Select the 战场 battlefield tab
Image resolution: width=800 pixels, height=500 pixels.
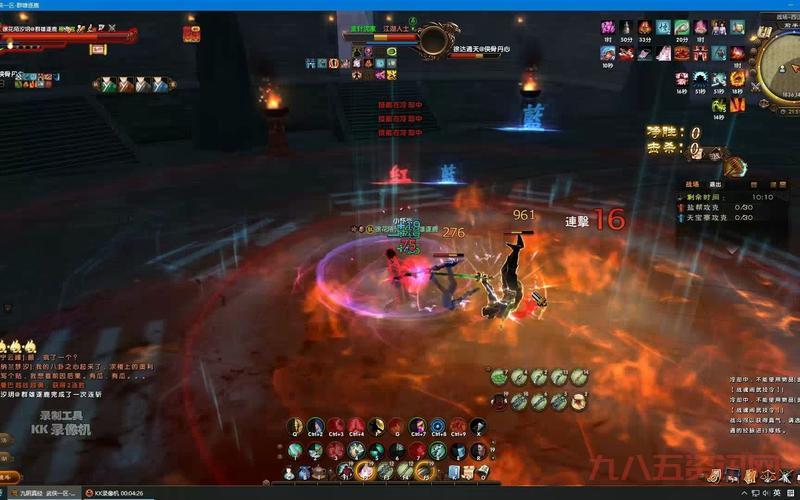tap(692, 184)
